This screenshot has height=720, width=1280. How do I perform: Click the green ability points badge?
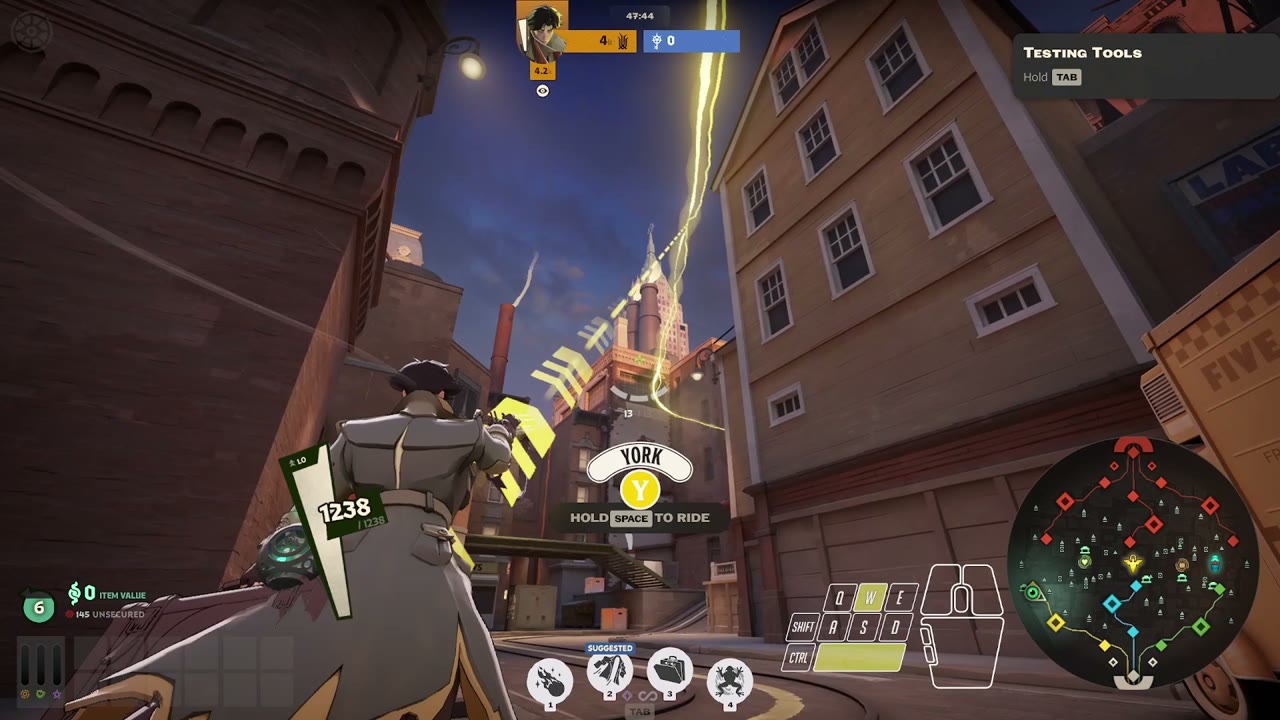(39, 606)
